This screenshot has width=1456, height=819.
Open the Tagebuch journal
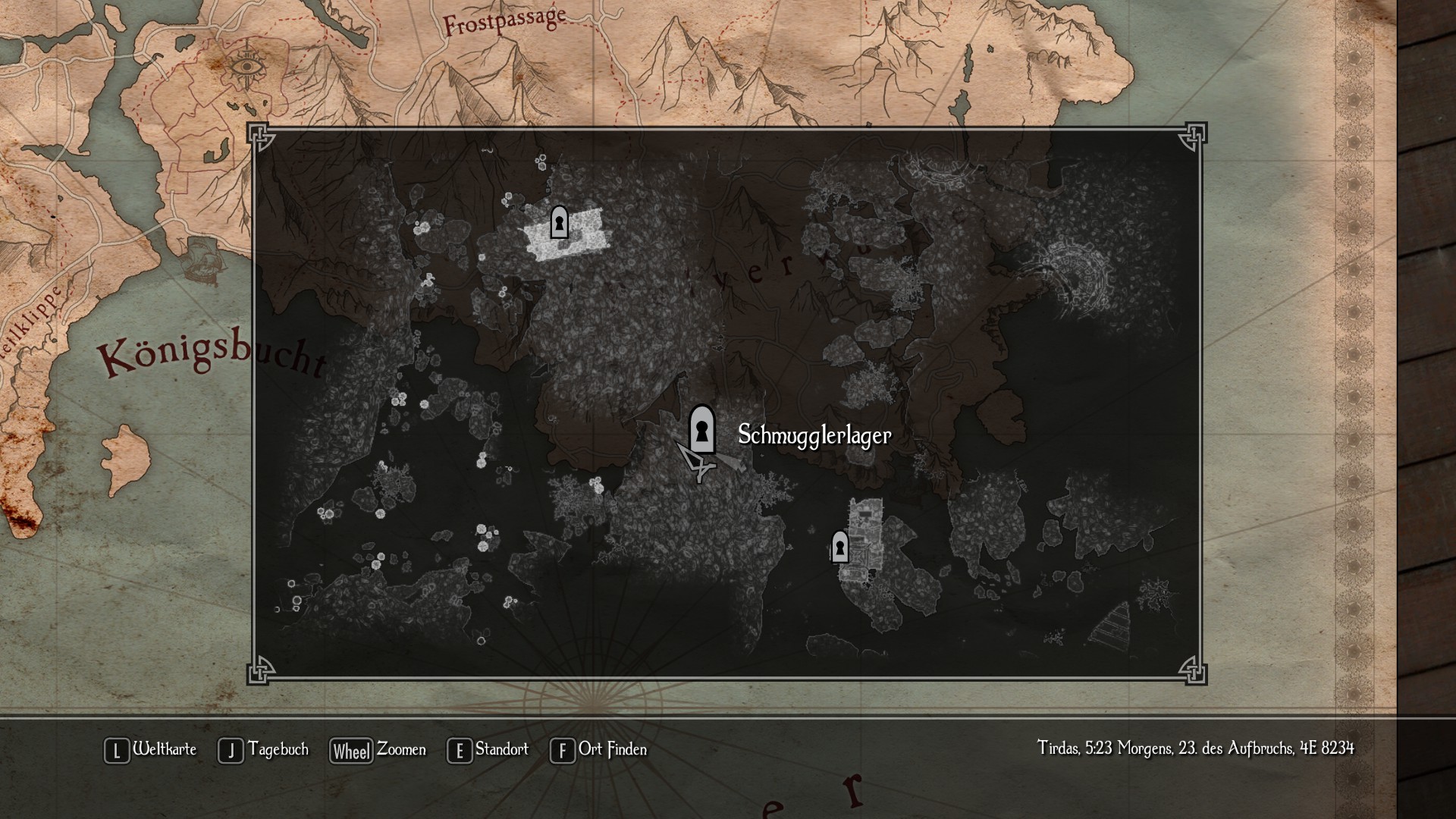tap(263, 750)
